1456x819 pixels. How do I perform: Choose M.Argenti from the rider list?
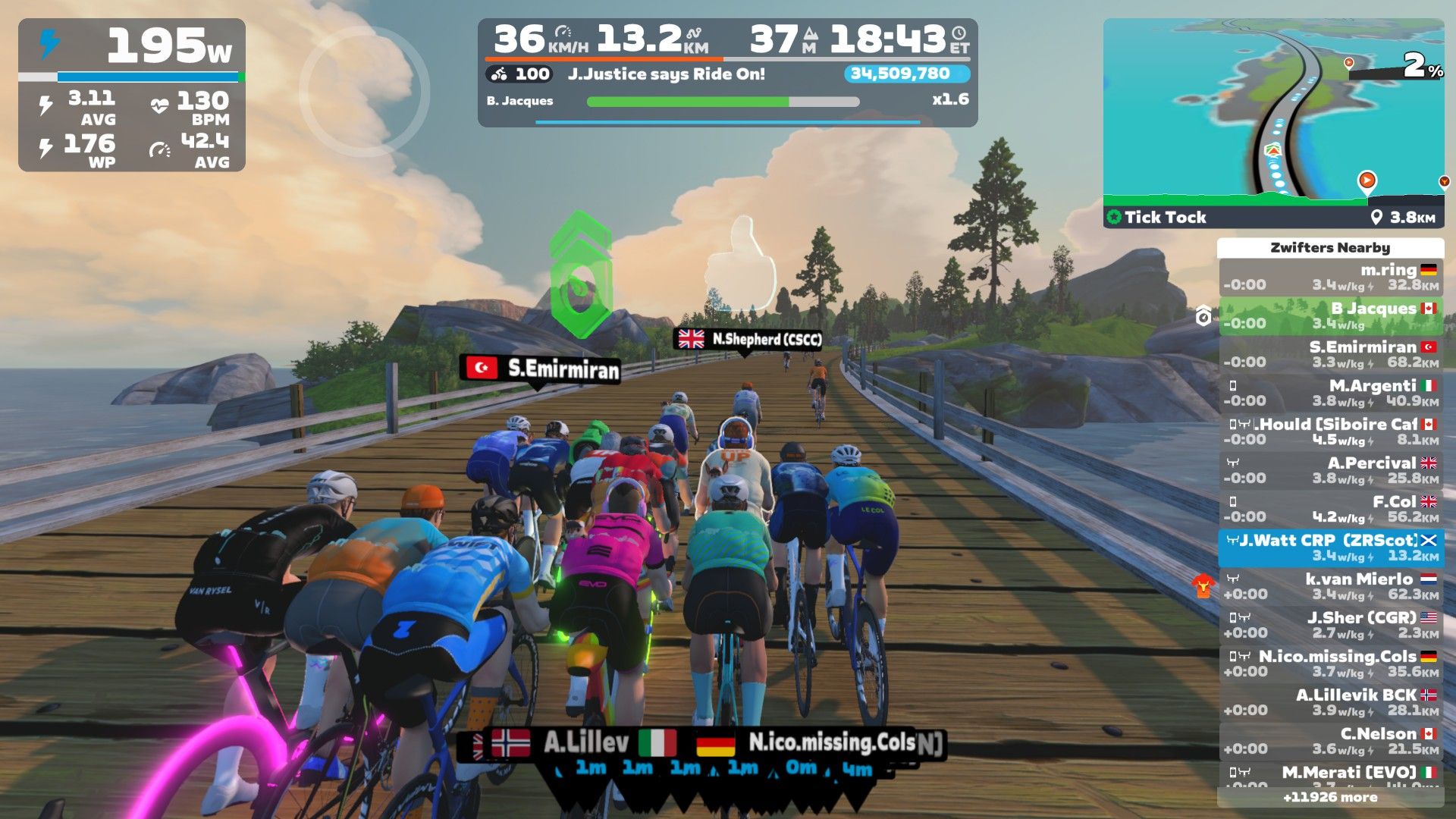1331,394
